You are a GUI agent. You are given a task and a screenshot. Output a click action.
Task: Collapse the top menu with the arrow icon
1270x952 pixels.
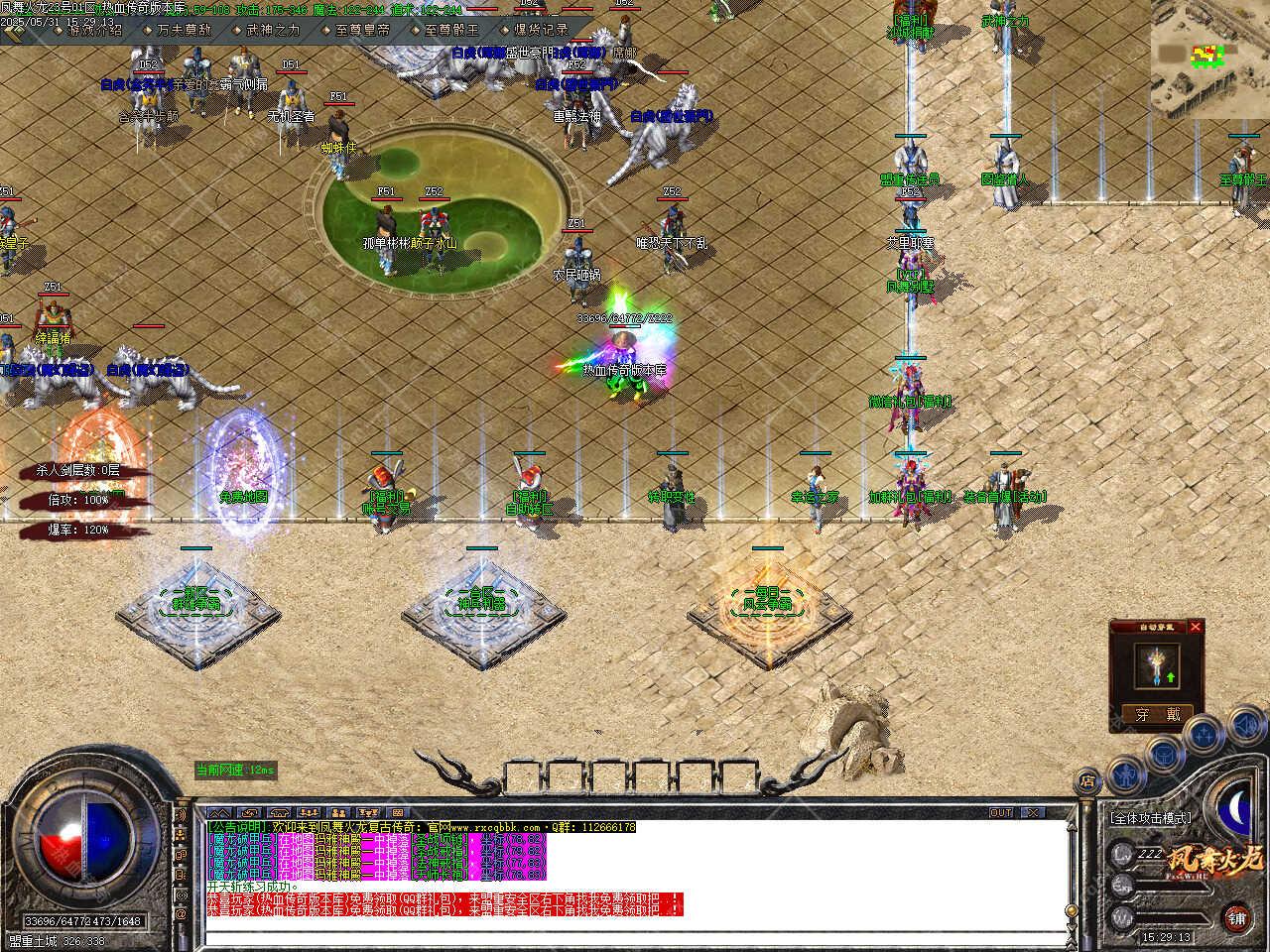tap(15, 32)
